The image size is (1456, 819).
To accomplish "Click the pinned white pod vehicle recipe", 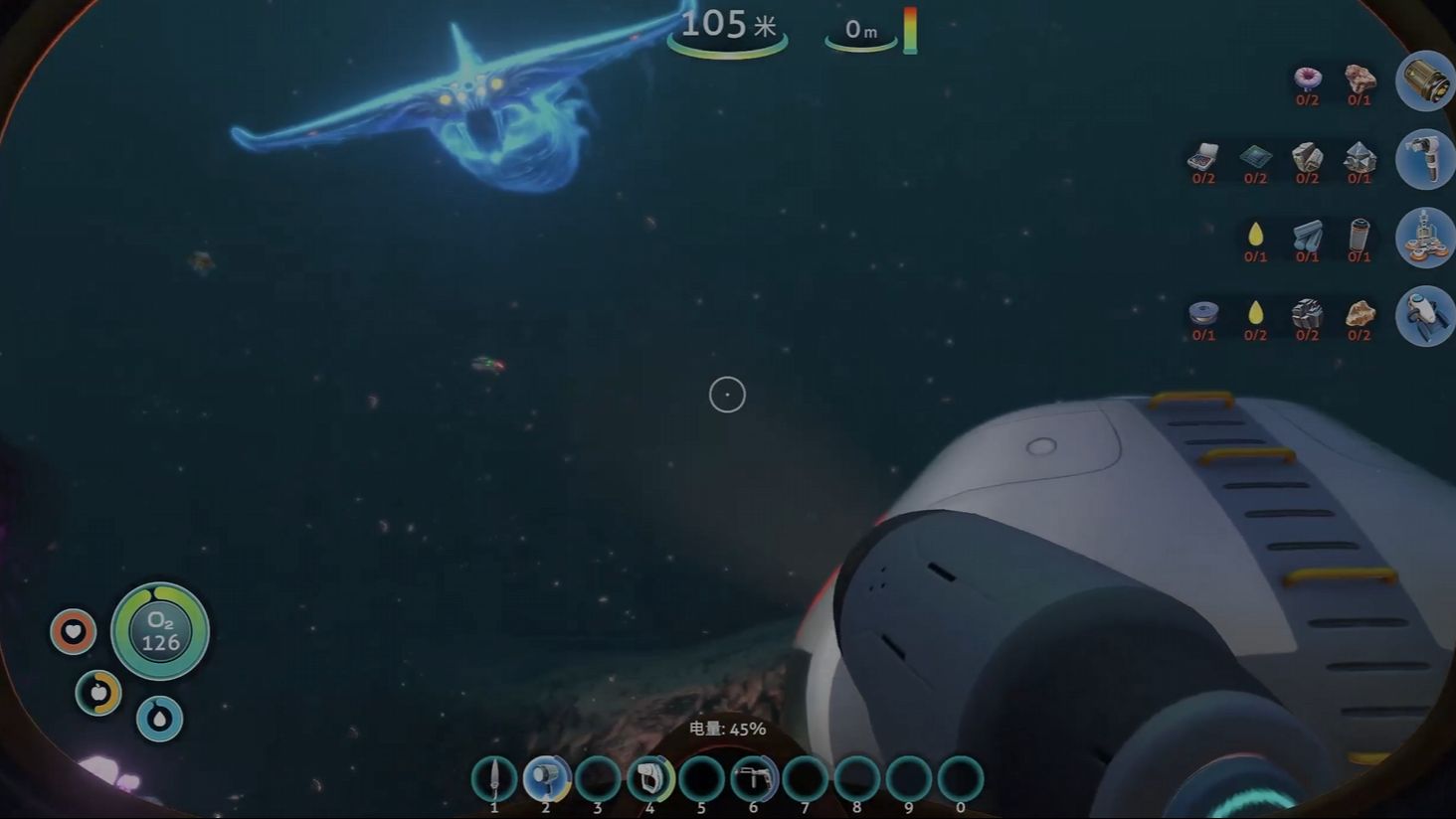I will [1424, 316].
